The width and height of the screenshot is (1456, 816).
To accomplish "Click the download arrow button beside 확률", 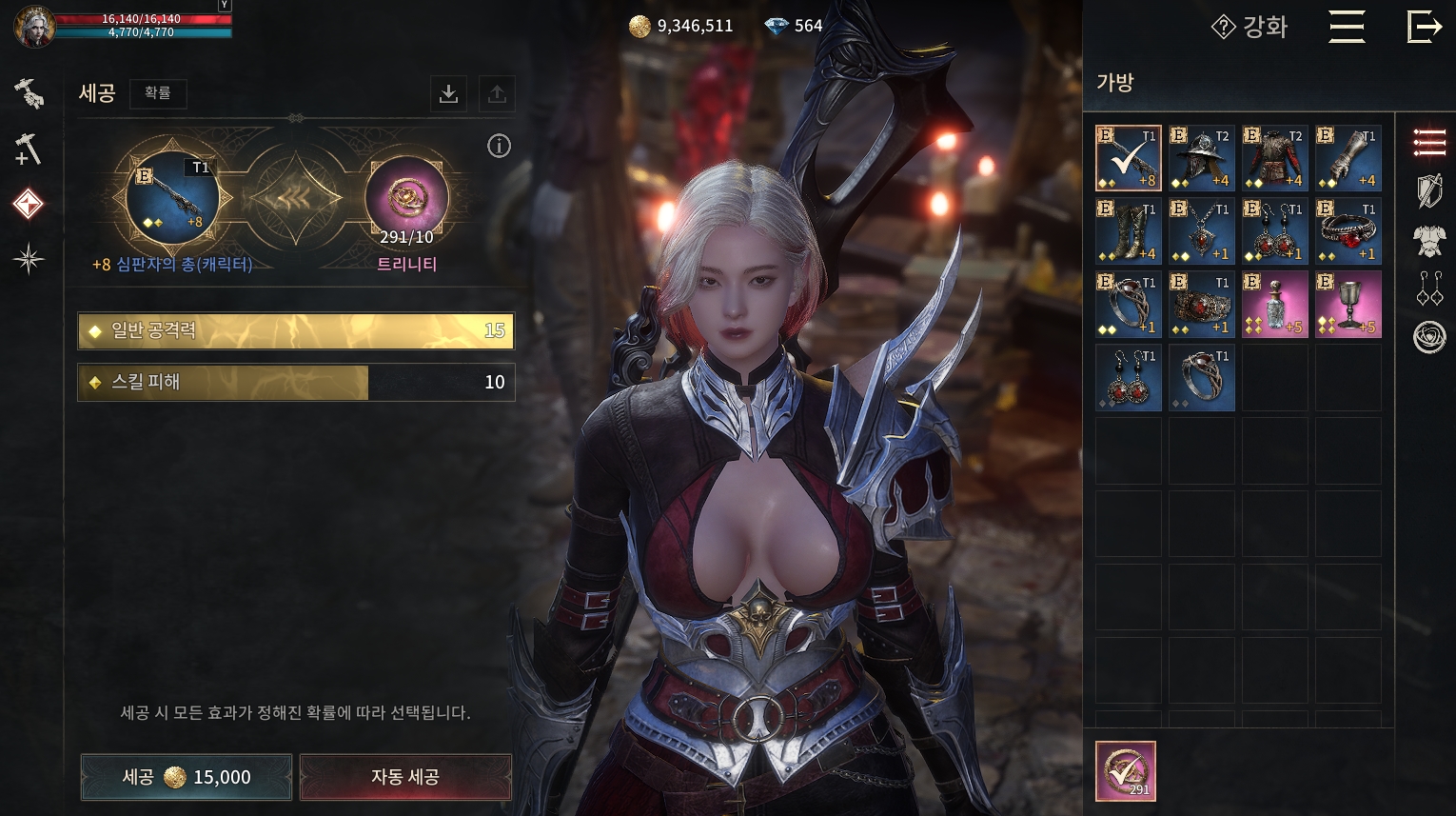I will 448,93.
